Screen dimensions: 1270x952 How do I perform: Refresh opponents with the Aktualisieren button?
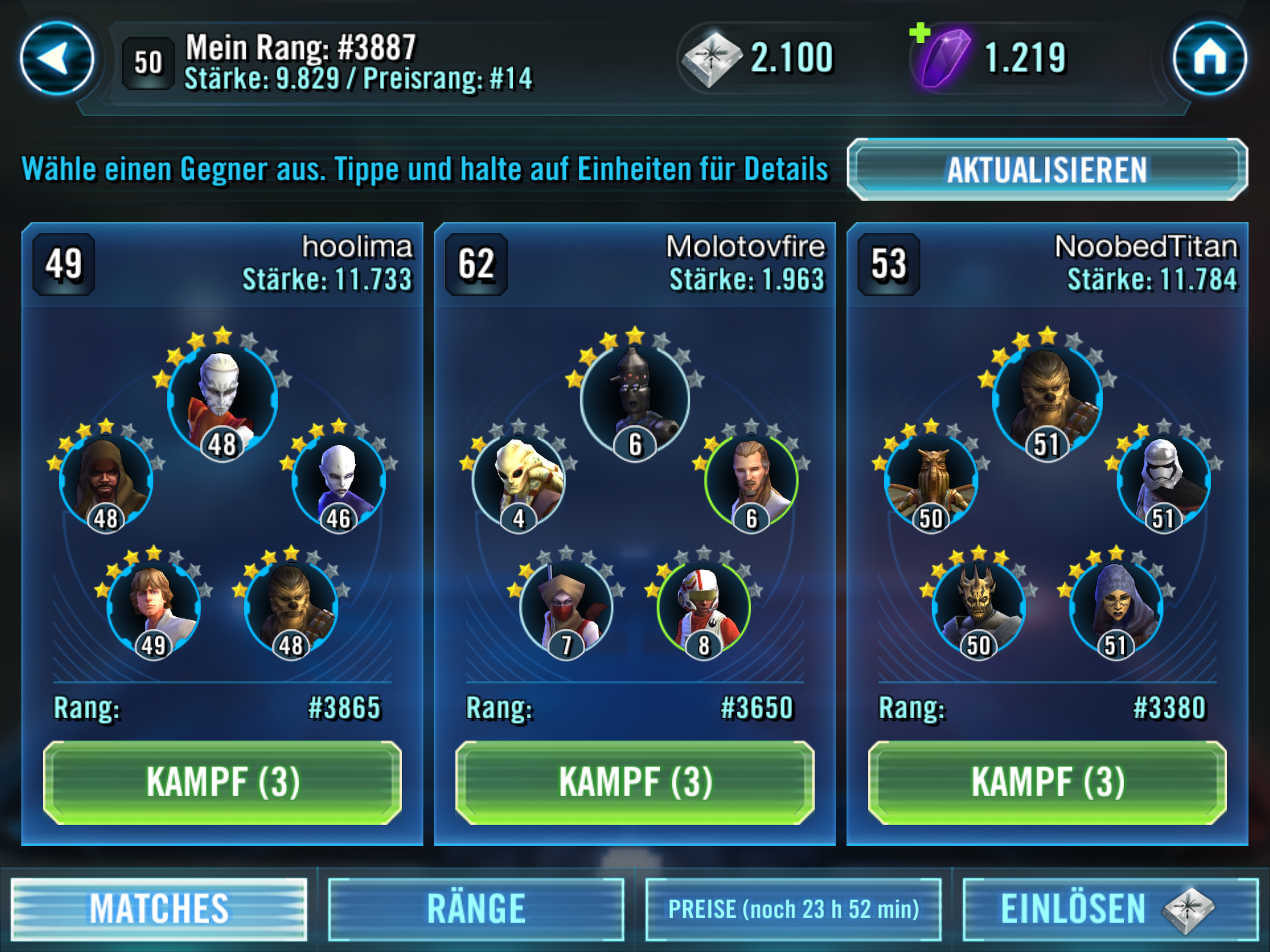coord(1047,169)
